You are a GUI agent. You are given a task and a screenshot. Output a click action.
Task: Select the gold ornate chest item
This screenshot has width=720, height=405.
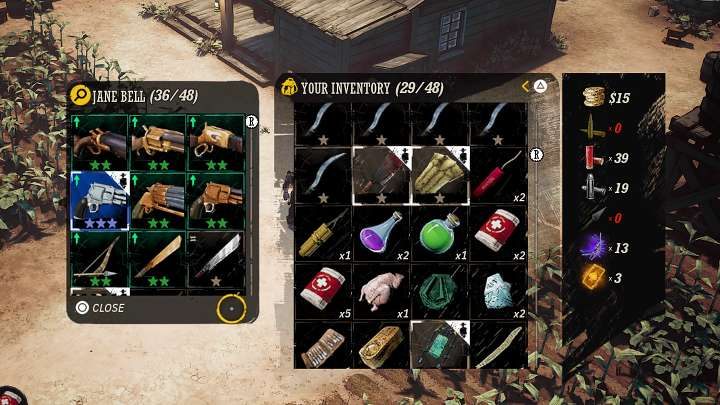(380, 345)
